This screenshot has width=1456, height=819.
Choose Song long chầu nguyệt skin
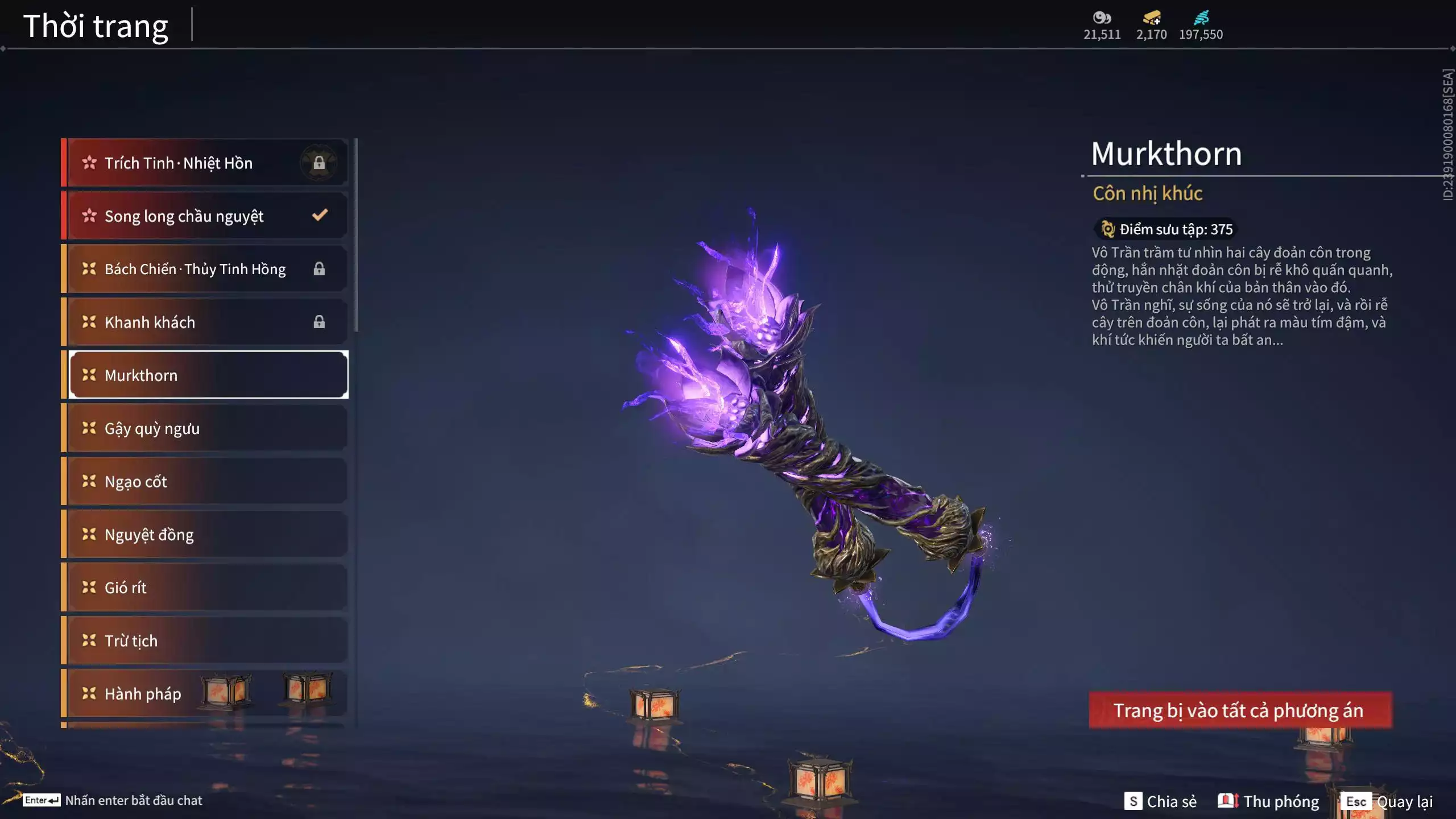[x=205, y=216]
